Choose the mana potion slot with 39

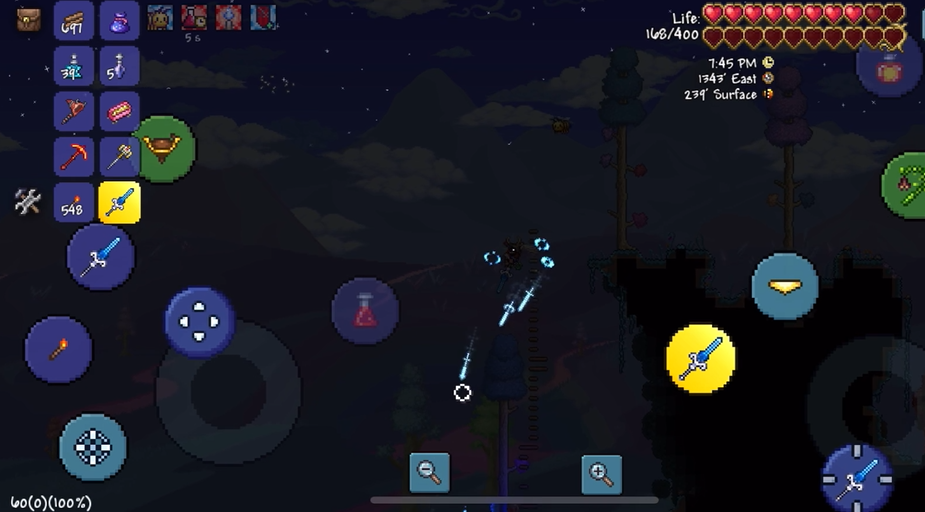74,66
